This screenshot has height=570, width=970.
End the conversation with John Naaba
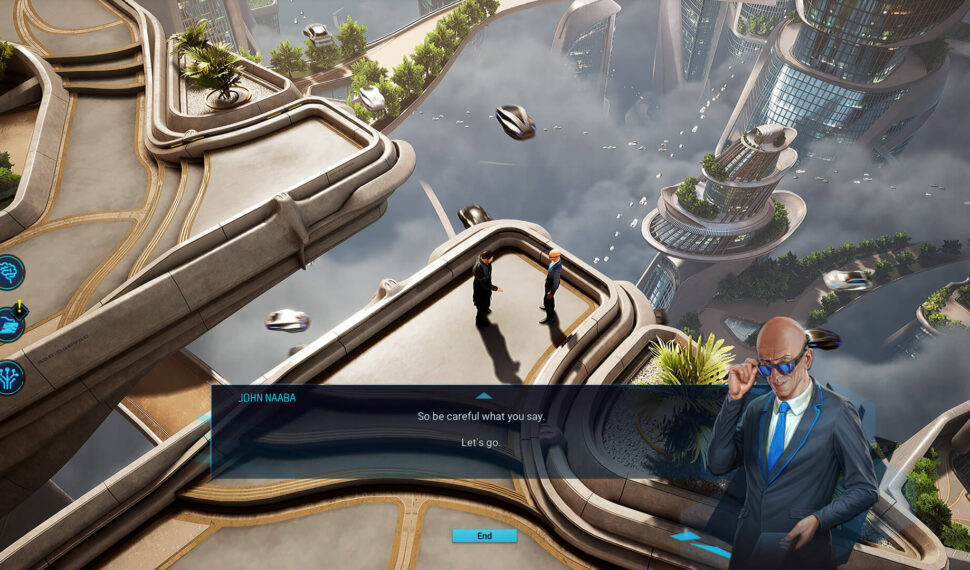click(484, 536)
